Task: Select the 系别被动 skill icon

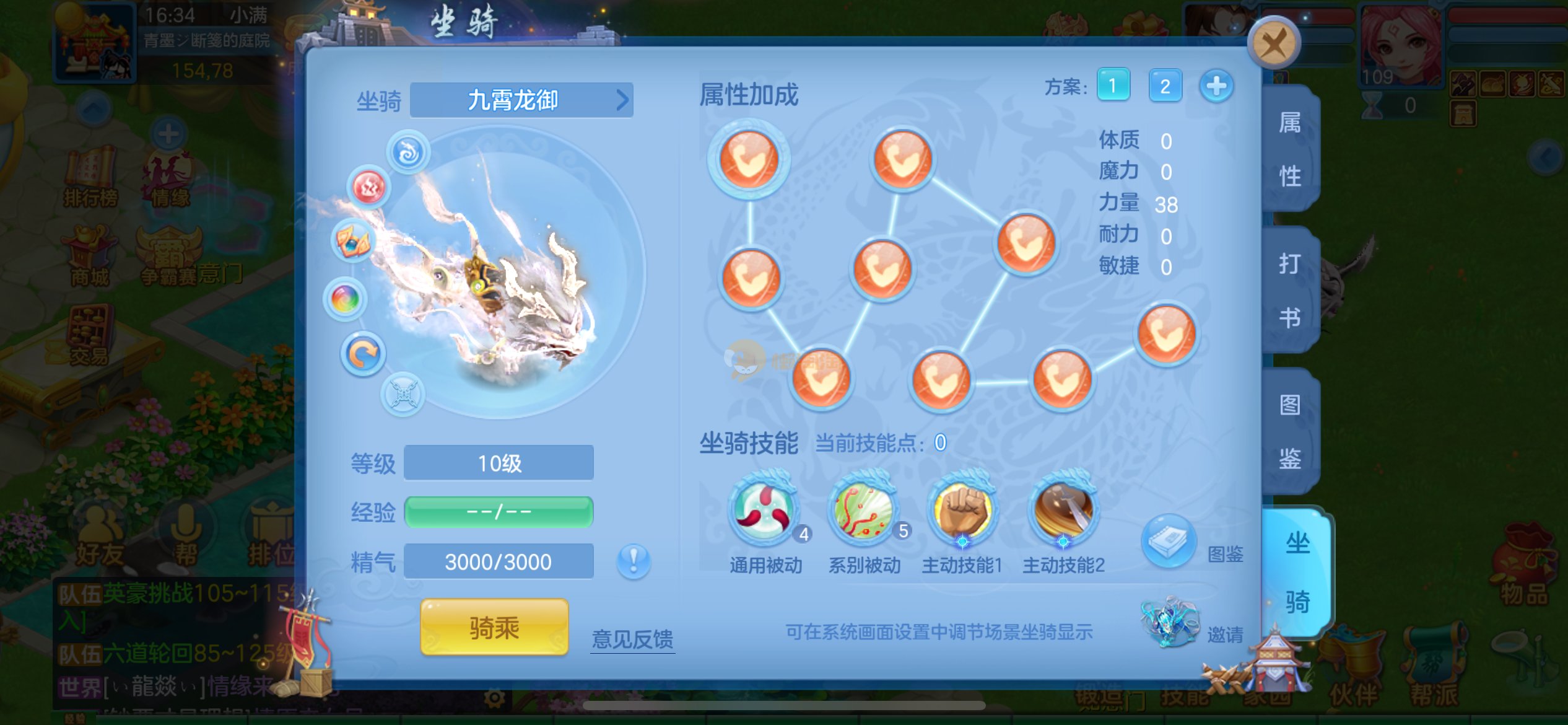Action: tap(864, 509)
